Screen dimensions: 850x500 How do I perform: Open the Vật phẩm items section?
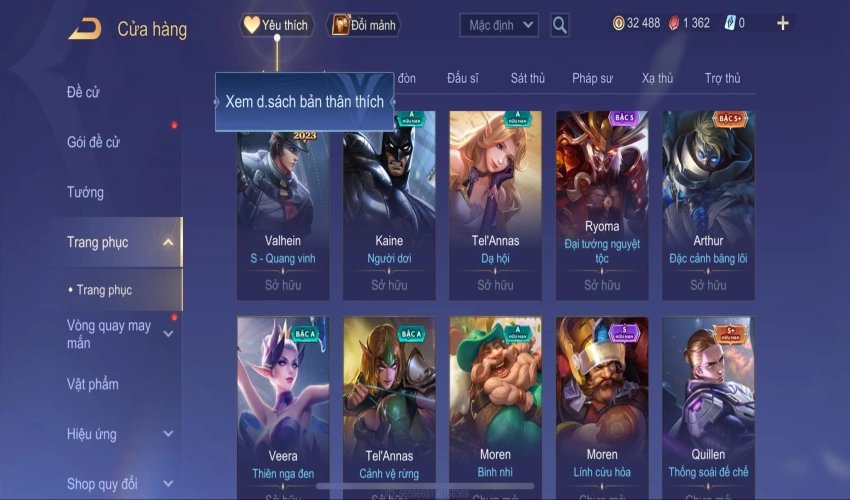[x=93, y=384]
